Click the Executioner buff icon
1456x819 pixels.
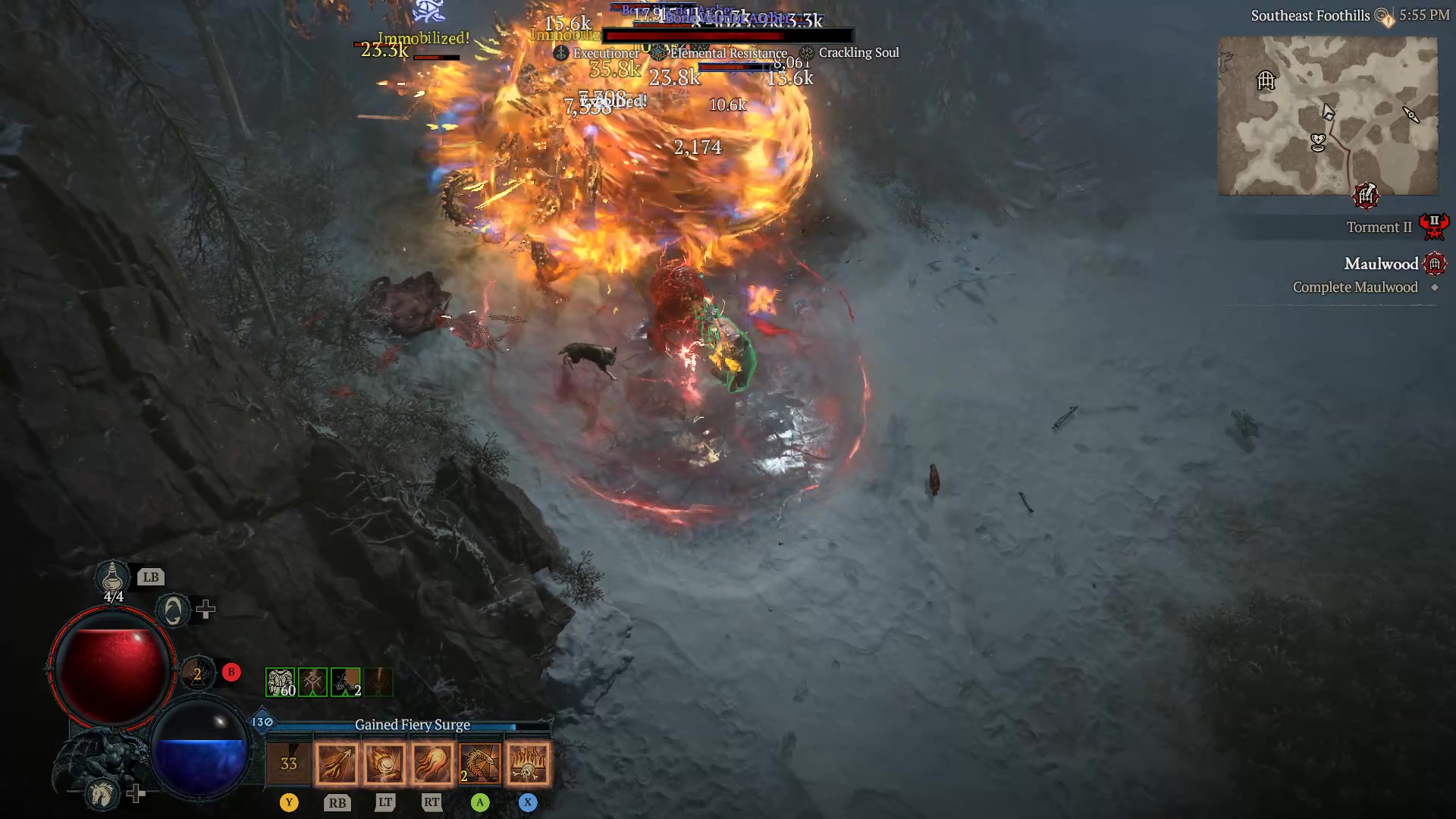561,53
